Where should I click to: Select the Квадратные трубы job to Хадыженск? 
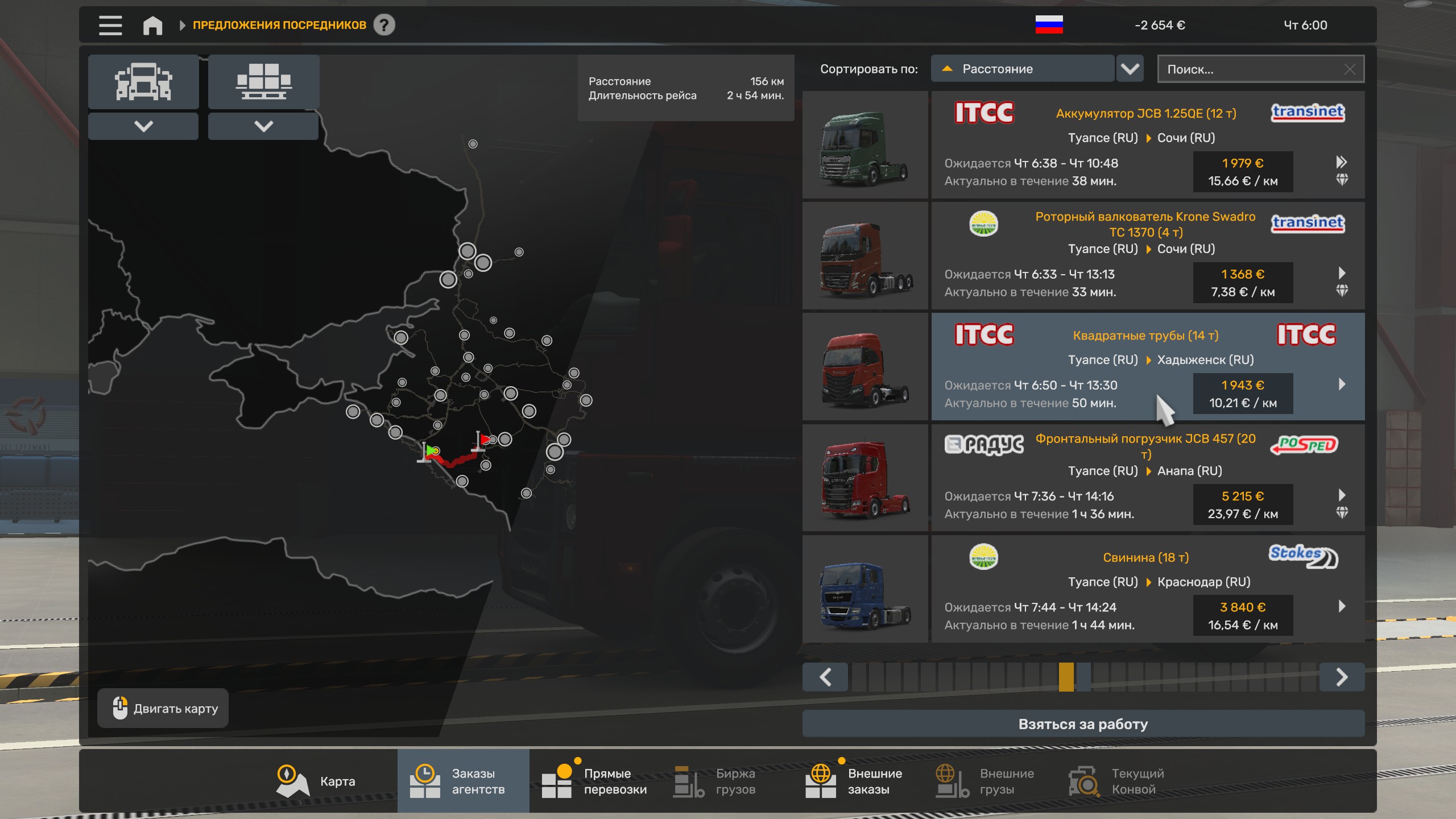pyautogui.click(x=1147, y=367)
